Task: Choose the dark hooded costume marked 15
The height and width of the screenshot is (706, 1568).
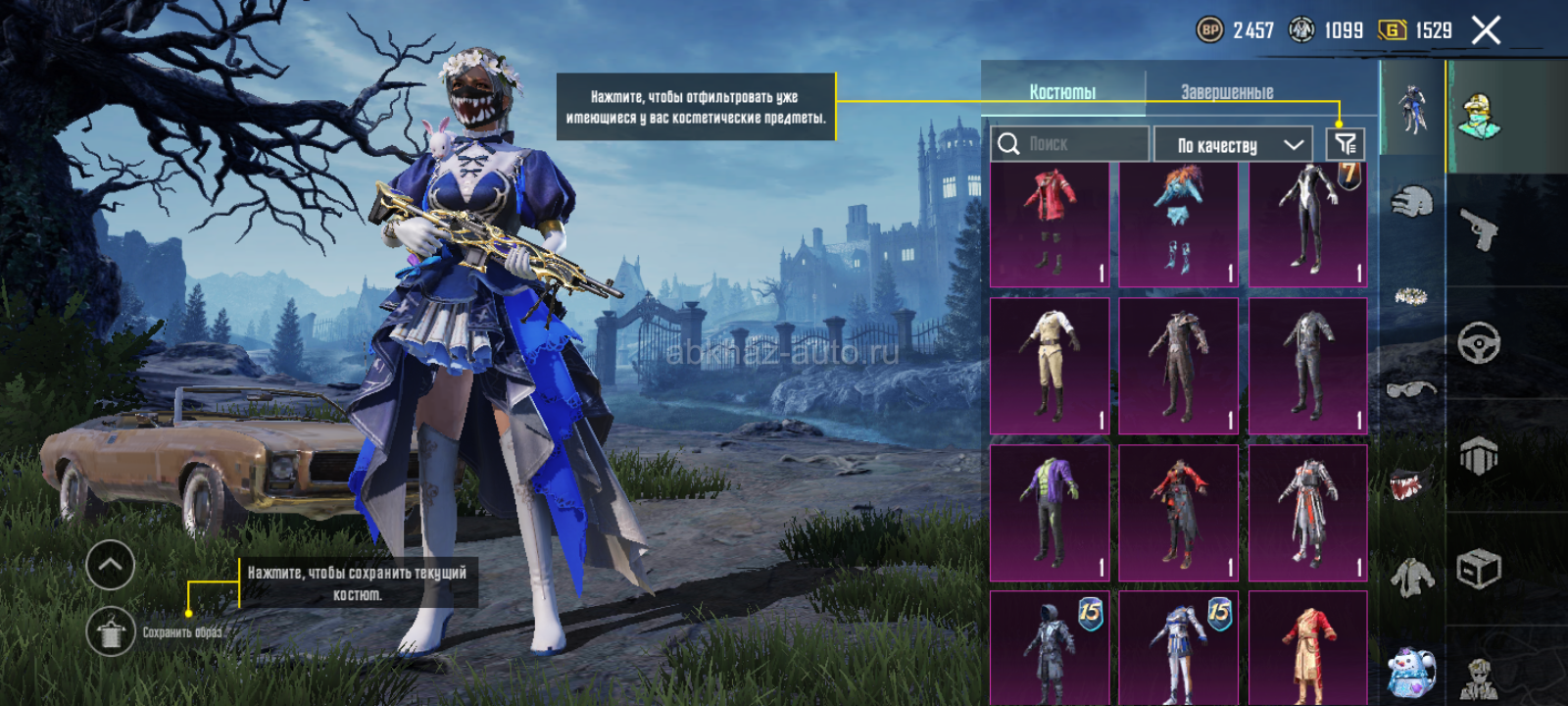Action: (x=1050, y=647)
